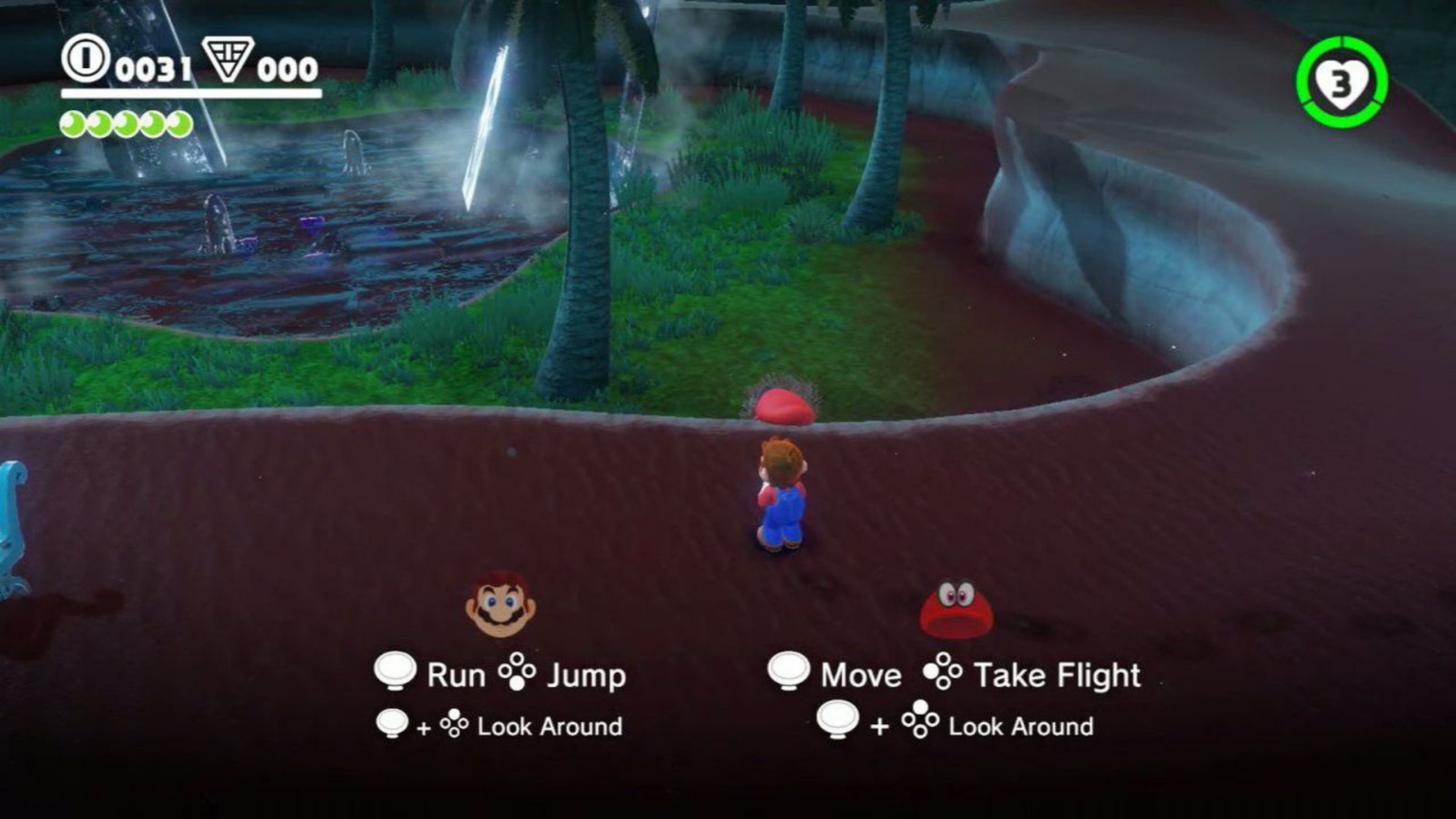Click the joystick icon next to Run
The height and width of the screenshot is (819, 1456).
pos(397,671)
